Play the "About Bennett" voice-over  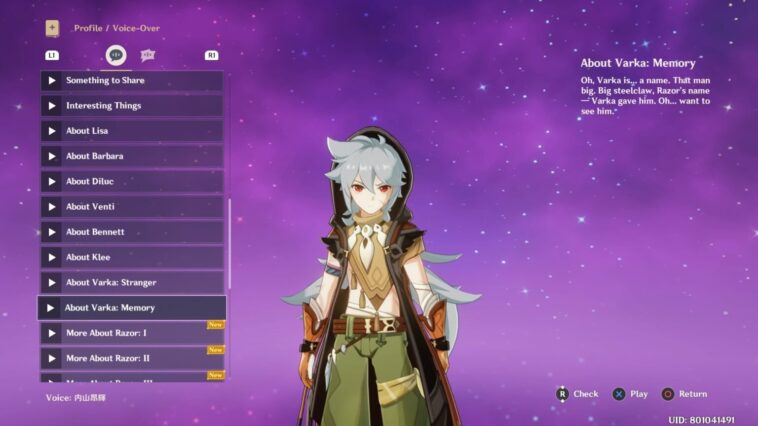click(132, 232)
